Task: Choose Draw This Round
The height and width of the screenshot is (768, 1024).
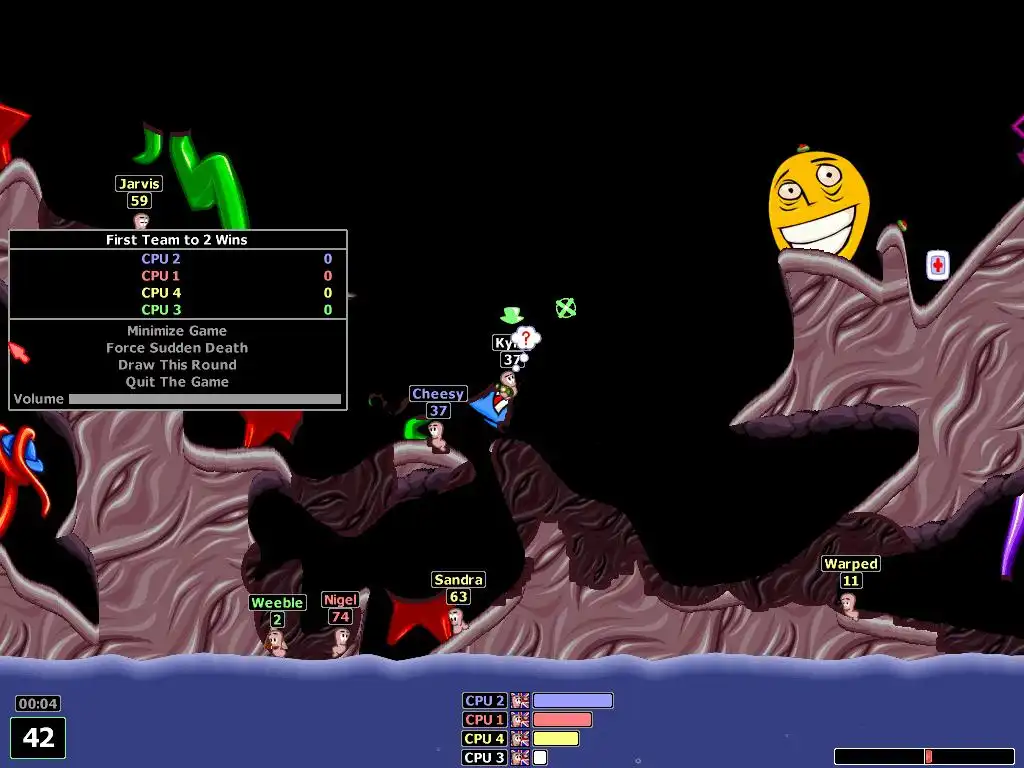Action: coord(177,365)
